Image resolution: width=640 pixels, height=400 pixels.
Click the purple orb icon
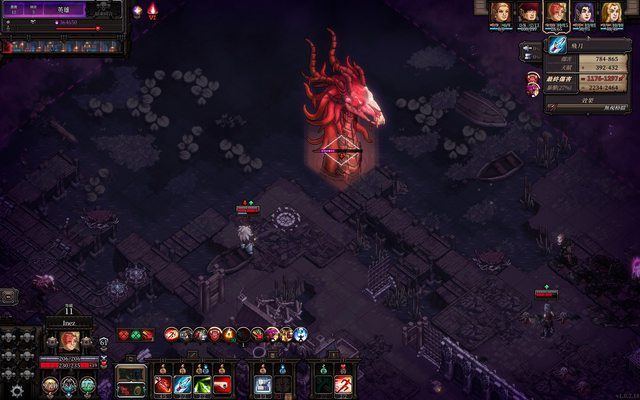137,11
